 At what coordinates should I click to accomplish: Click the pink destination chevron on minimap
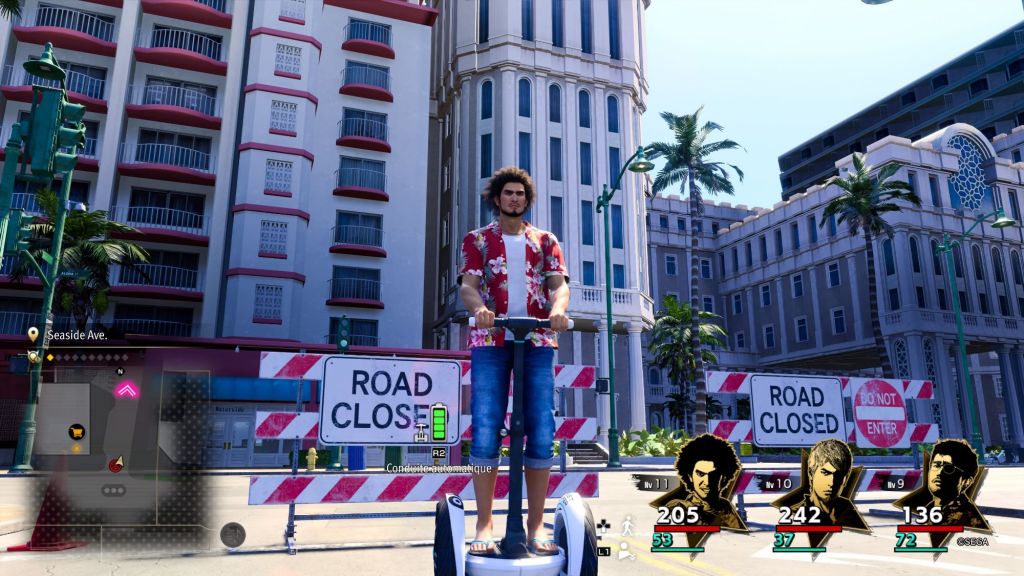click(x=126, y=390)
